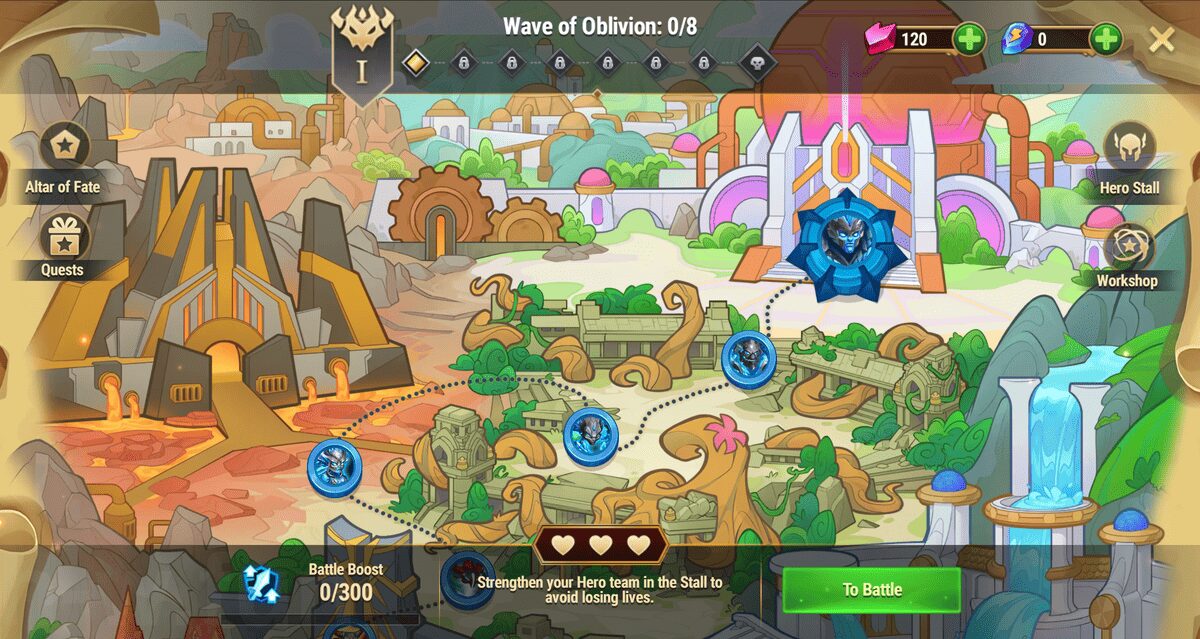
Task: Open the Altar of Fate
Action: [x=65, y=148]
